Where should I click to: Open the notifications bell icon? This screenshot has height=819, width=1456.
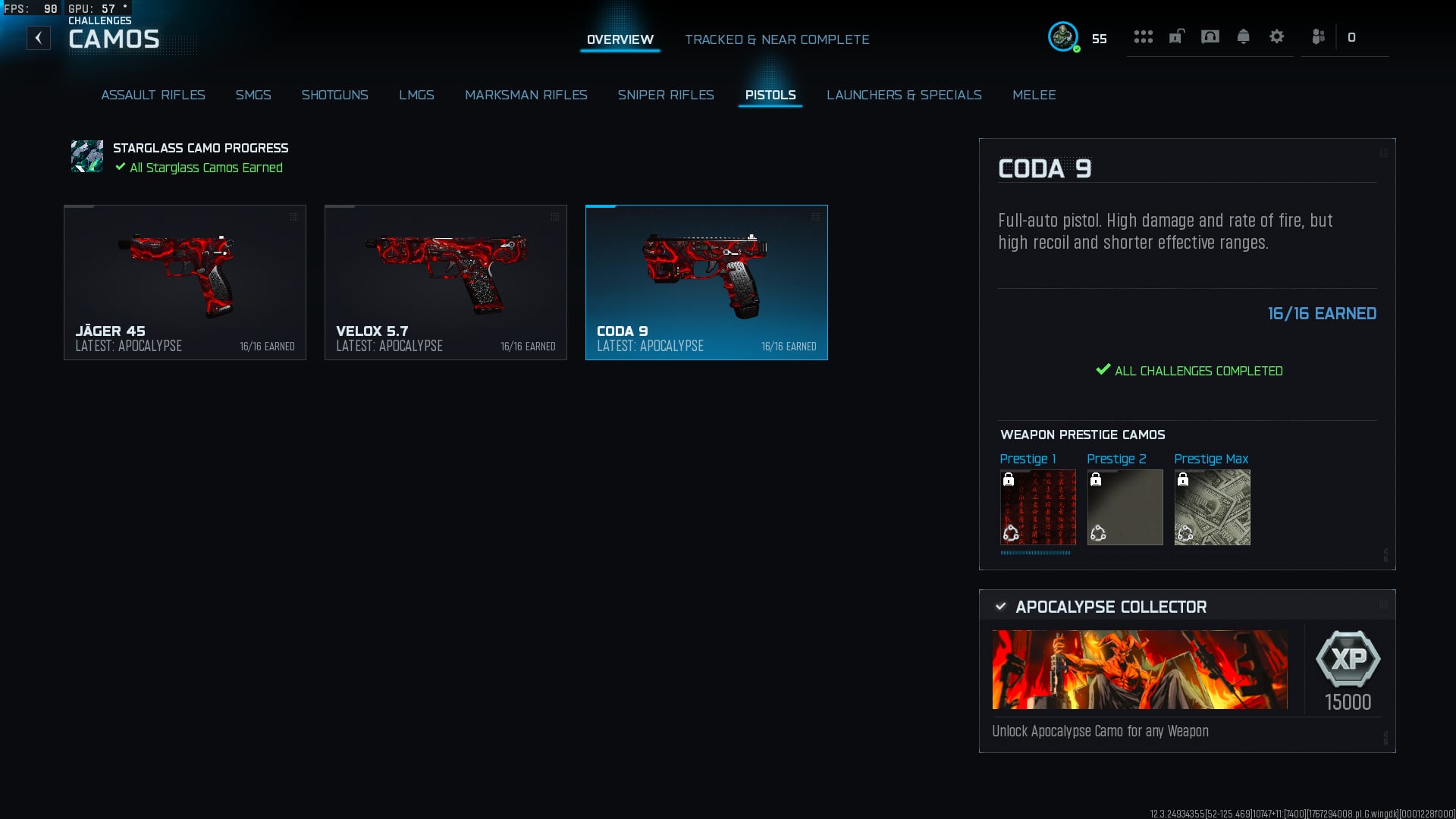coord(1243,36)
